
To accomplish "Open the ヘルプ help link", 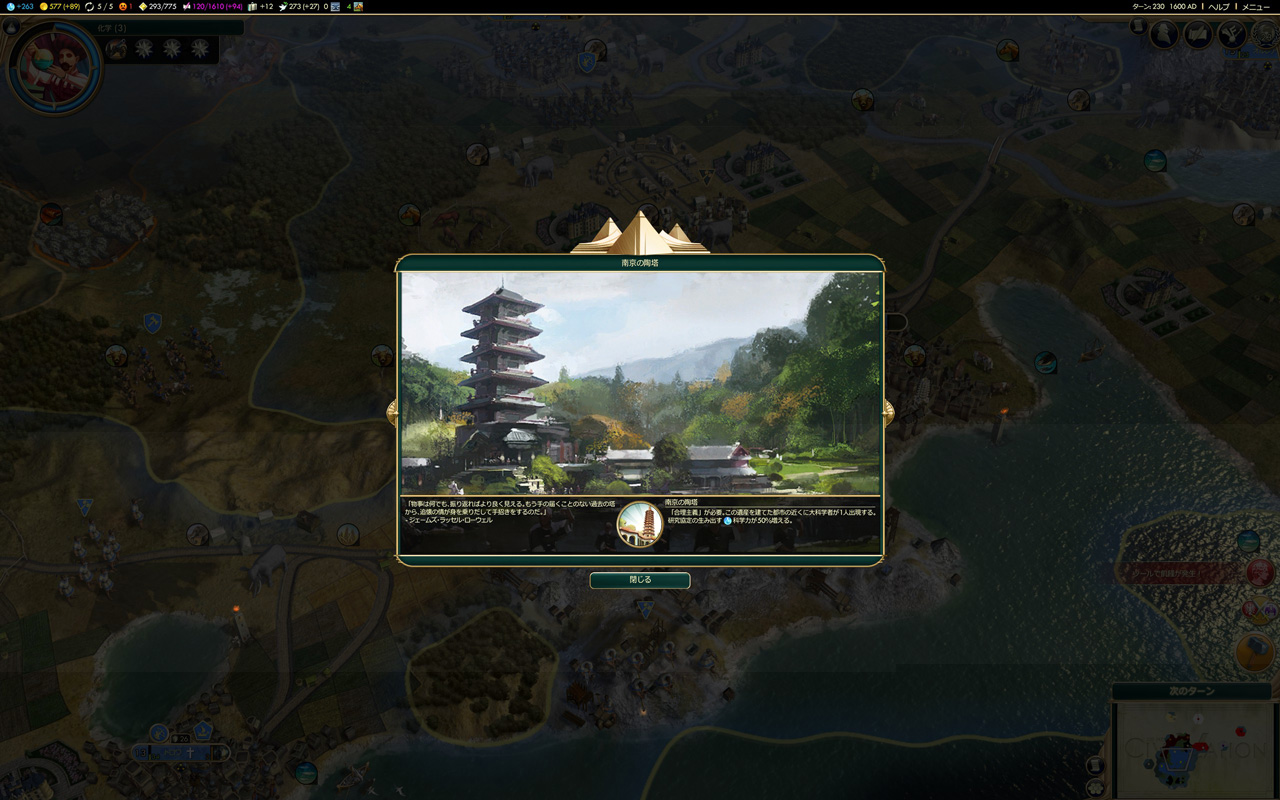I will pyautogui.click(x=1219, y=7).
